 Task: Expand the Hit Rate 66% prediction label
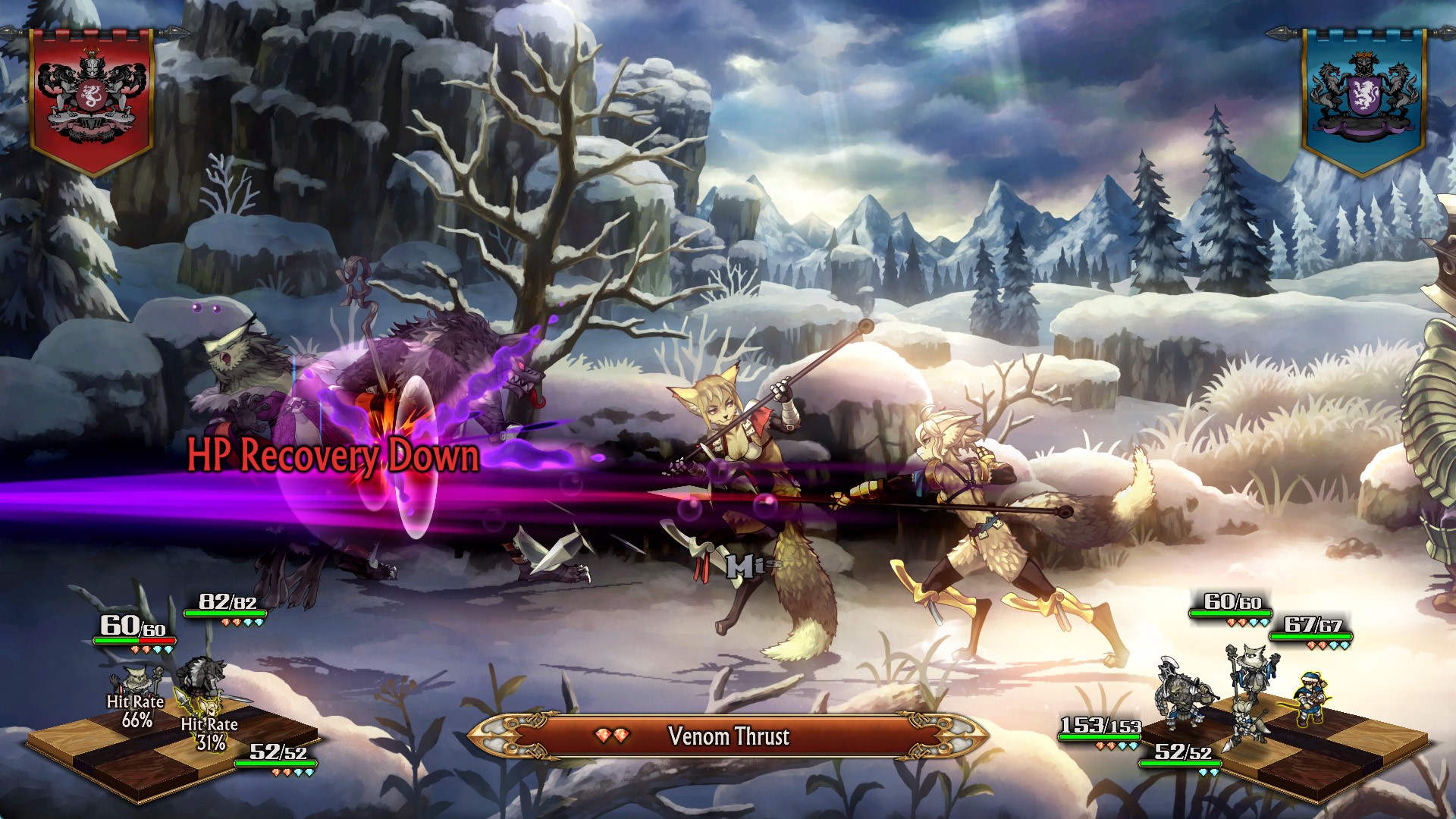pyautogui.click(x=135, y=710)
